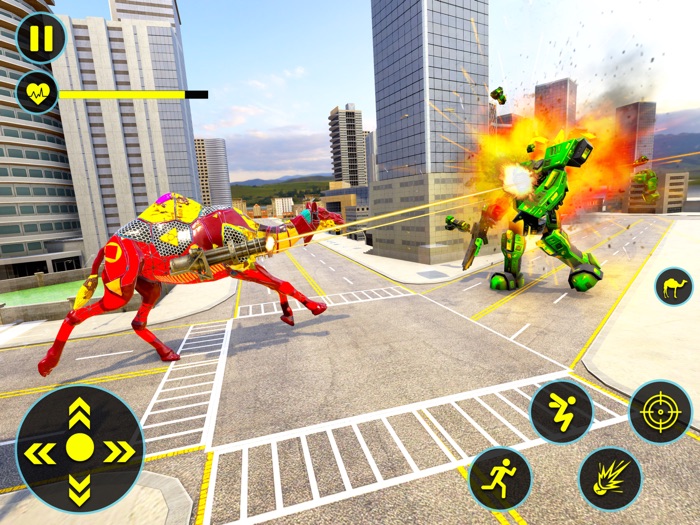The image size is (700, 525).
Task: Click the up arrow on the movement pad
Action: (x=79, y=412)
